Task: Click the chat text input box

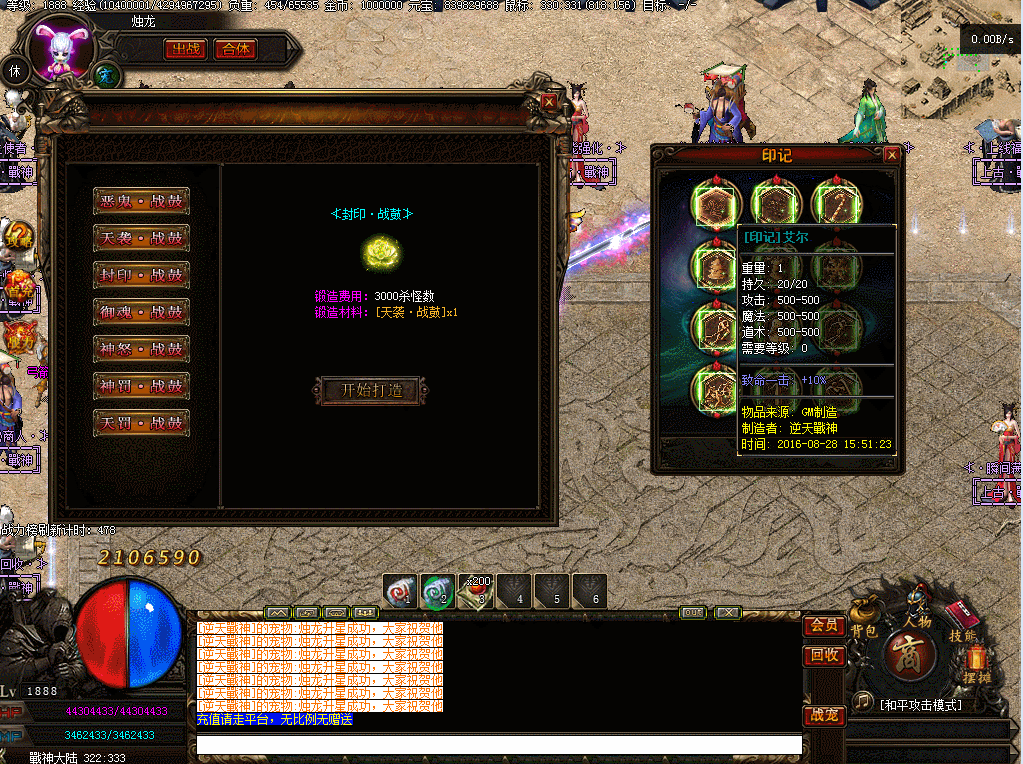Action: click(498, 745)
